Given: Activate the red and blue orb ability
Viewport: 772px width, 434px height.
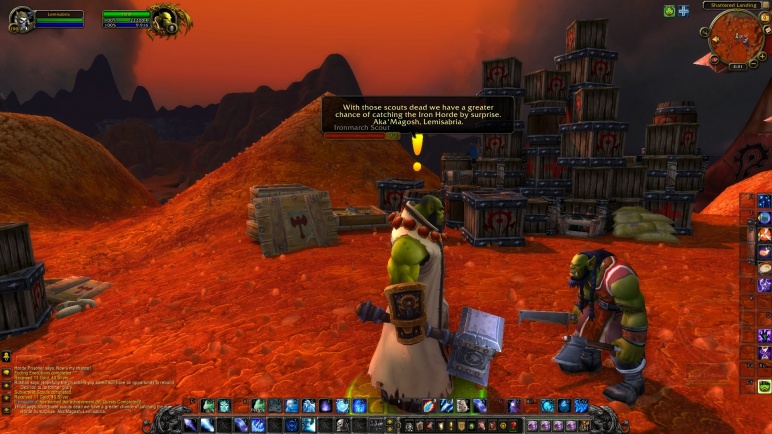Looking at the screenshot, I should tap(429, 406).
